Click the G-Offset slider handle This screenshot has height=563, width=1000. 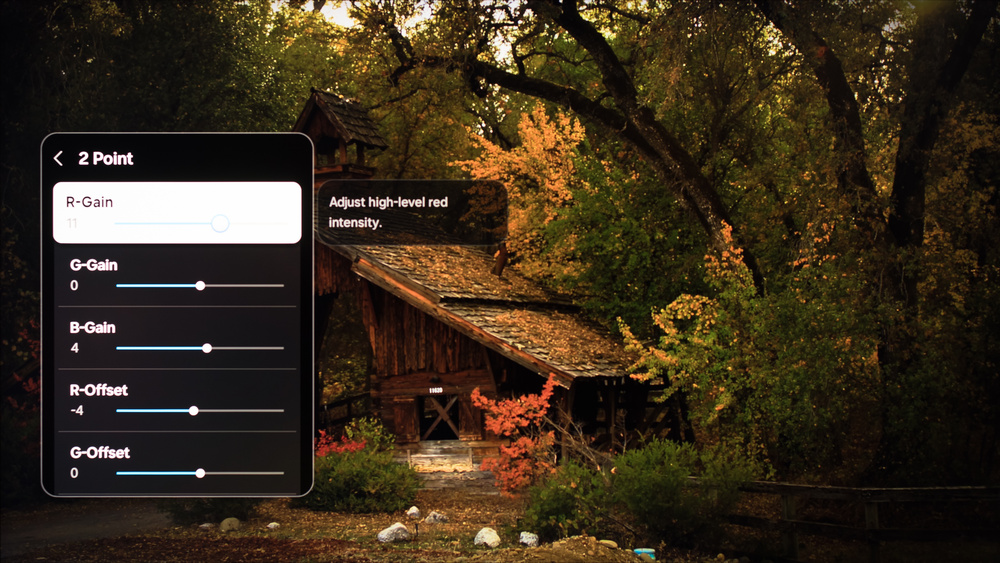200,473
